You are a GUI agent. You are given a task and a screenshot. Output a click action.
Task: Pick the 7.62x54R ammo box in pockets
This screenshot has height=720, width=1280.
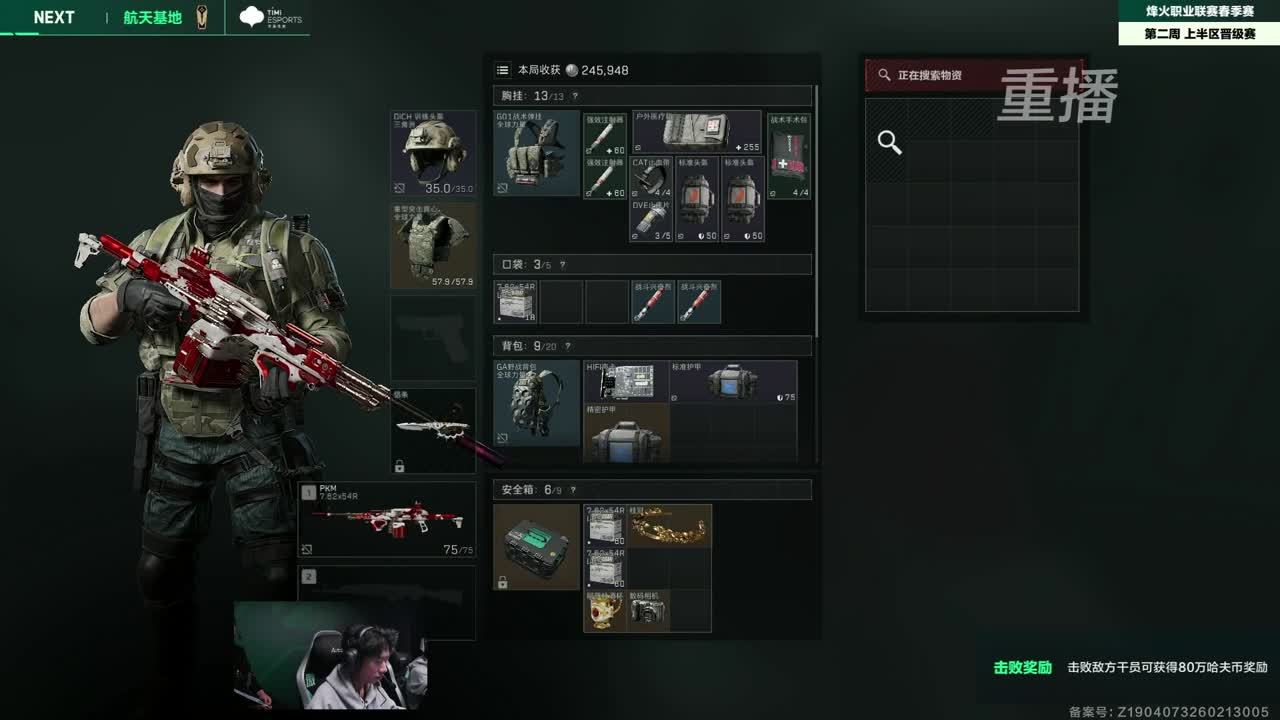coord(516,302)
